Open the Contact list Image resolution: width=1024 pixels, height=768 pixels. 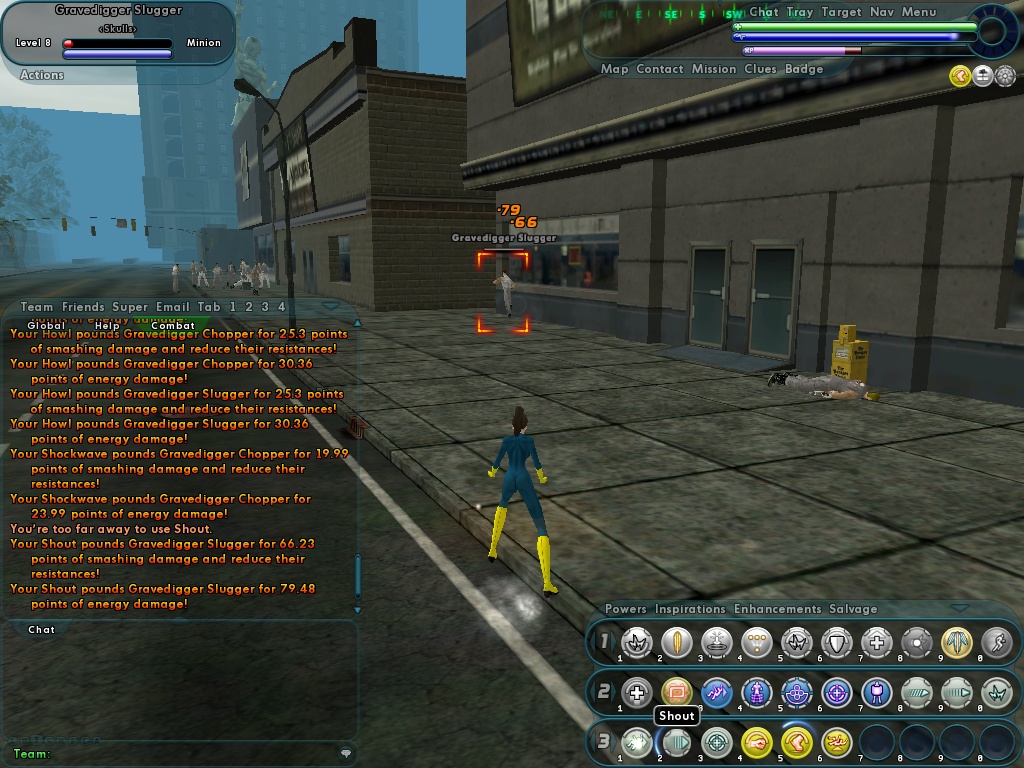tap(659, 70)
